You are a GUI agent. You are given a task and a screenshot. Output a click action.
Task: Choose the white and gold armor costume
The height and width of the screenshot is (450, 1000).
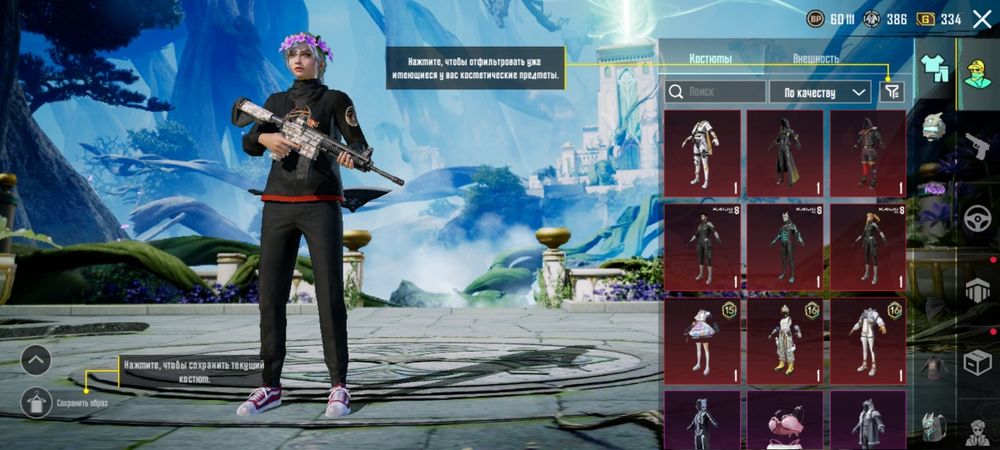click(x=785, y=340)
